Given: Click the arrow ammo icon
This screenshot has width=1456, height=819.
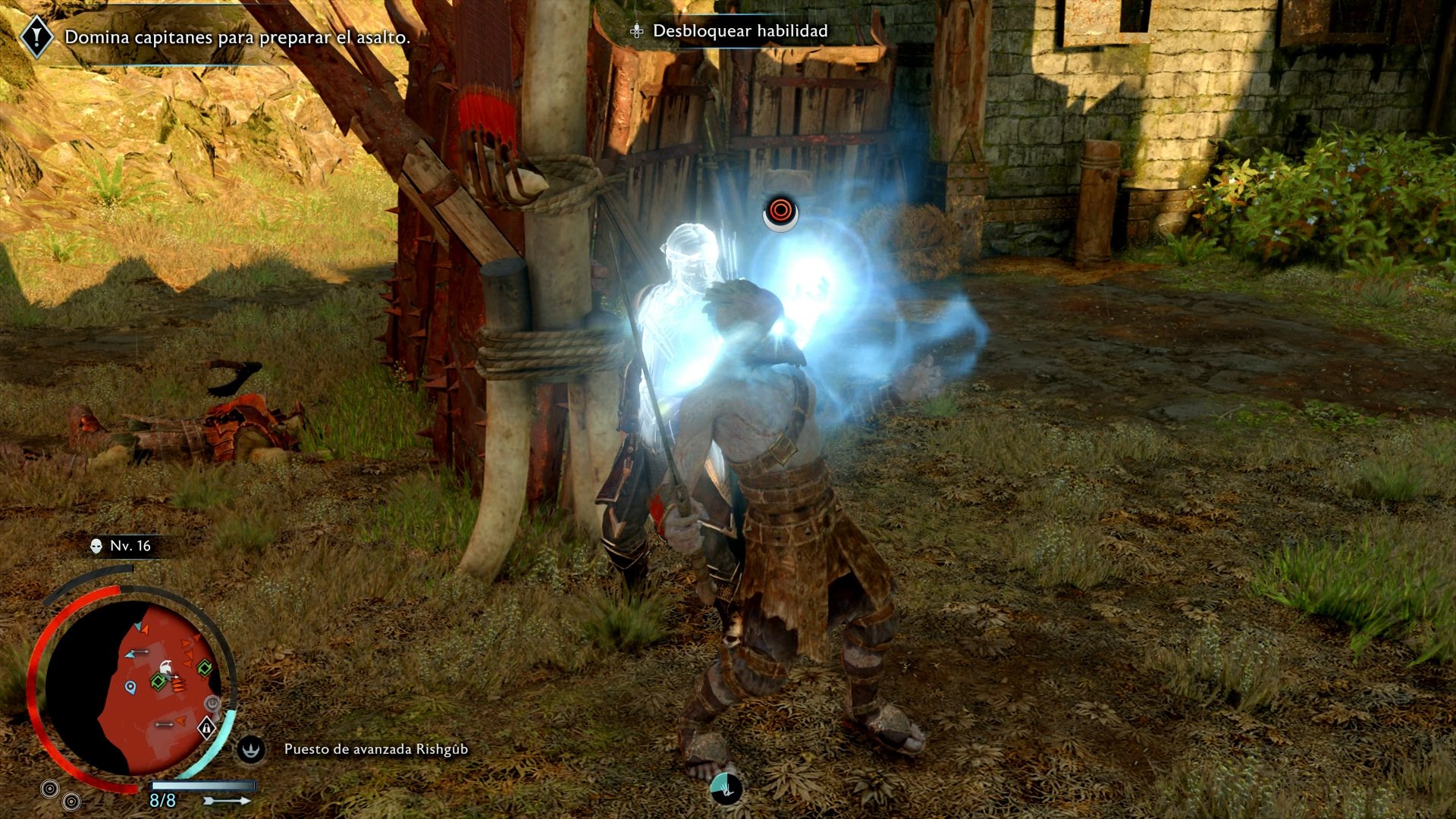Looking at the screenshot, I should click(227, 800).
